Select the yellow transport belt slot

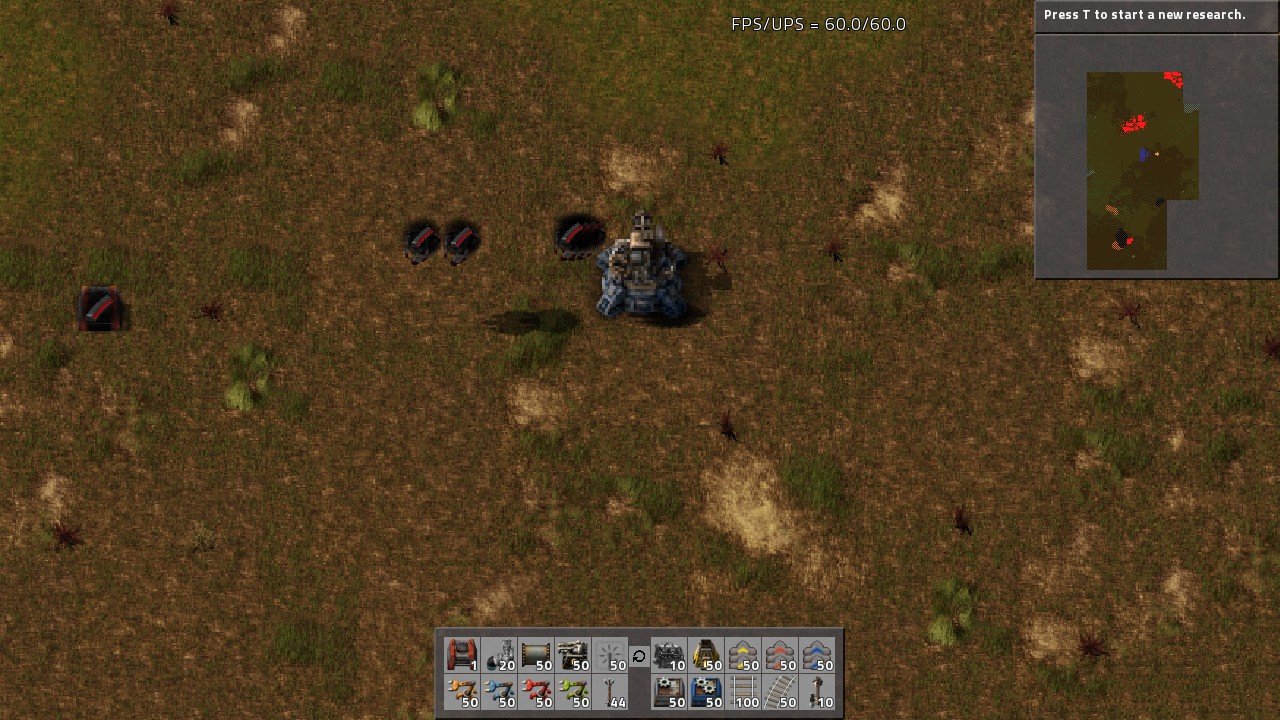[x=742, y=655]
